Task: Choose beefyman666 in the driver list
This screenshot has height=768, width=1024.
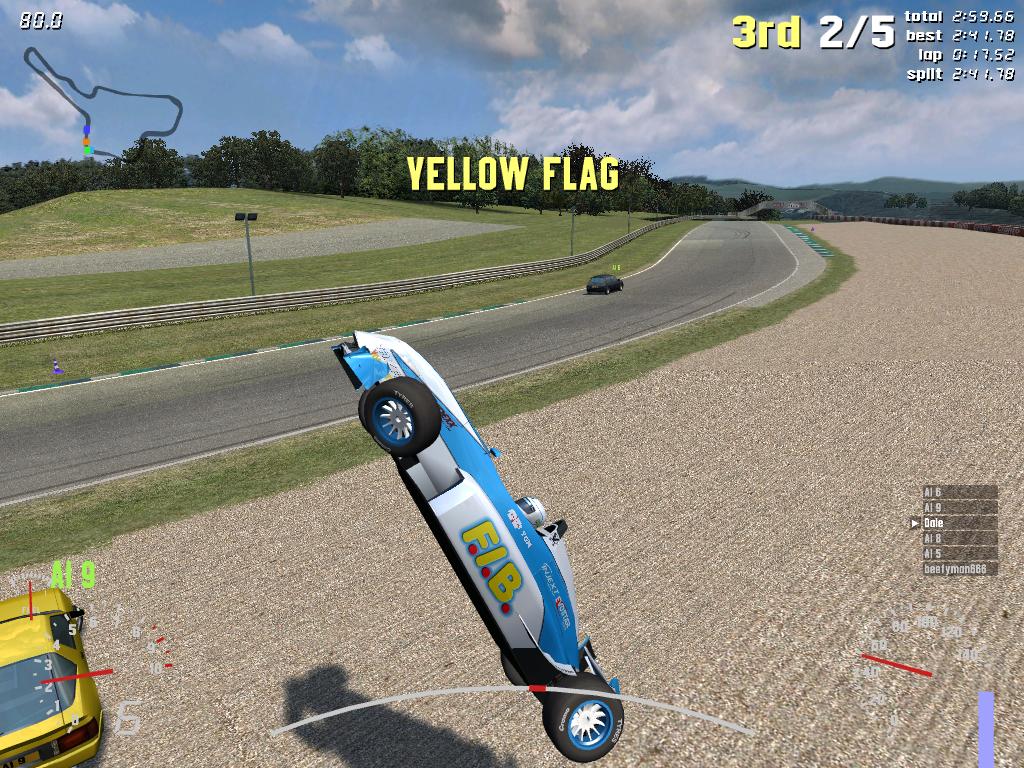Action: (x=958, y=569)
